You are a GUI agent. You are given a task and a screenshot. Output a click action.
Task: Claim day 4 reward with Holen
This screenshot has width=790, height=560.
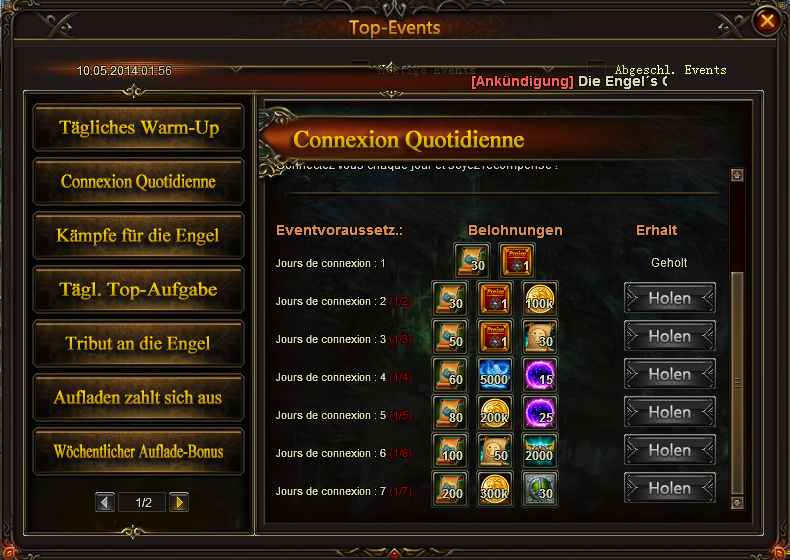click(670, 374)
